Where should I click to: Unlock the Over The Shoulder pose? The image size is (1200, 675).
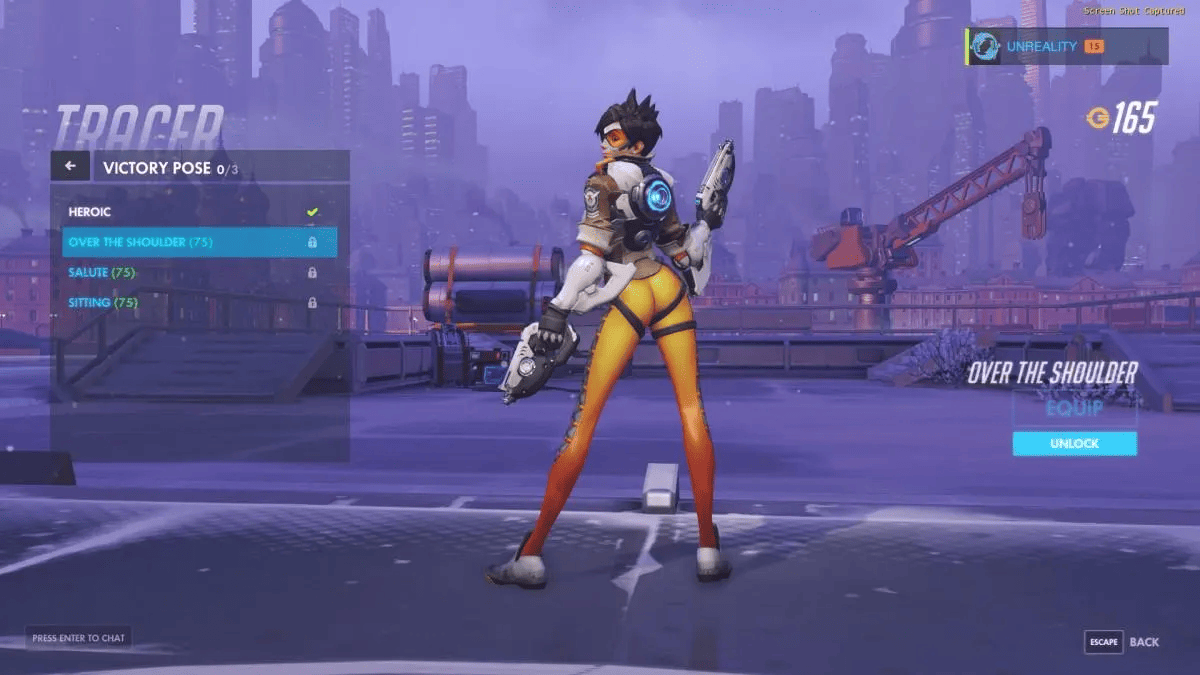[x=1074, y=444]
